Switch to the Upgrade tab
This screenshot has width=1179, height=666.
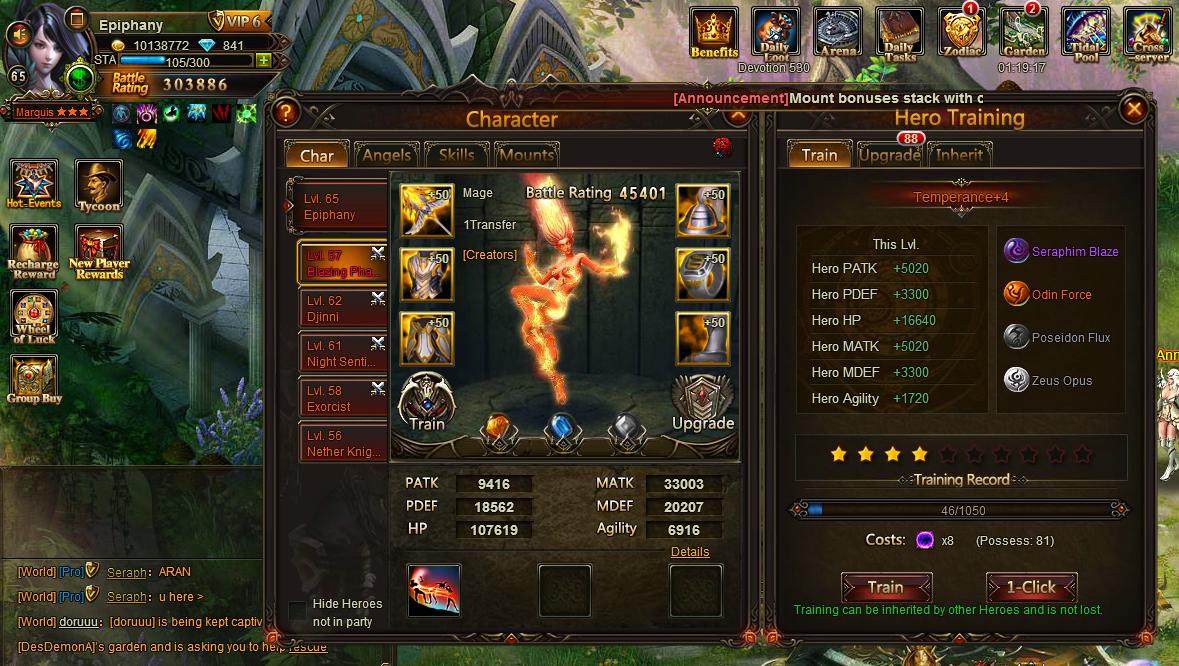tap(889, 155)
